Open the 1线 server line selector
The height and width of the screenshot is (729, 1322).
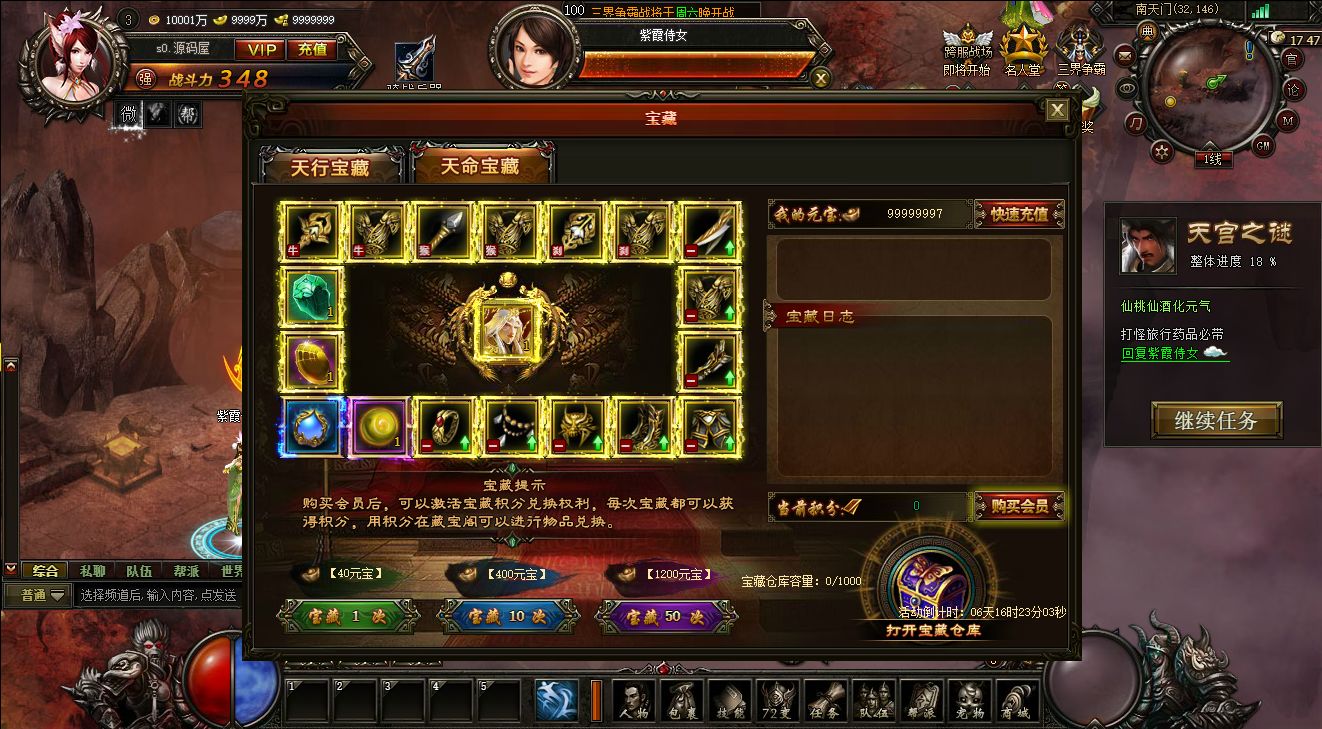pyautogui.click(x=1213, y=159)
